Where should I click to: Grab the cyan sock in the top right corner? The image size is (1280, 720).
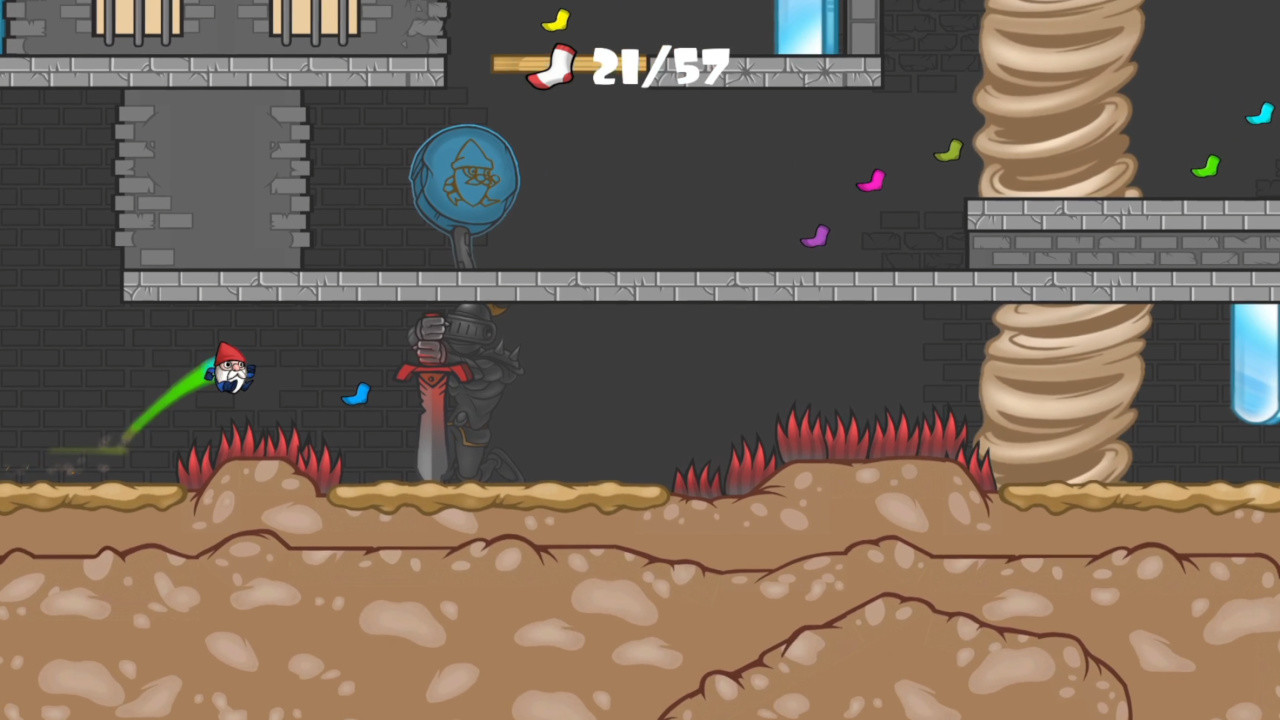[1260, 115]
